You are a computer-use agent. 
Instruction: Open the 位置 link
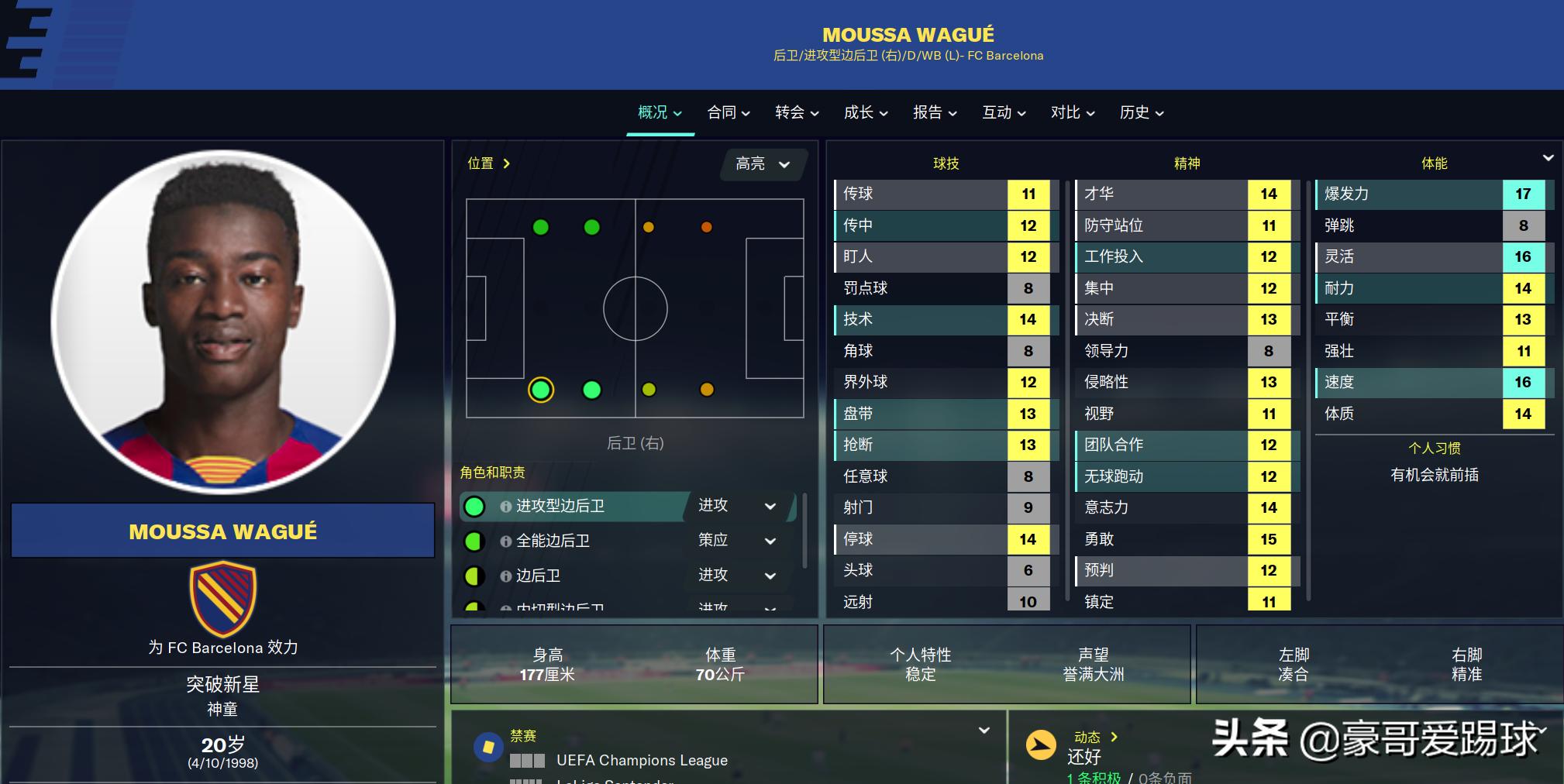[x=487, y=163]
